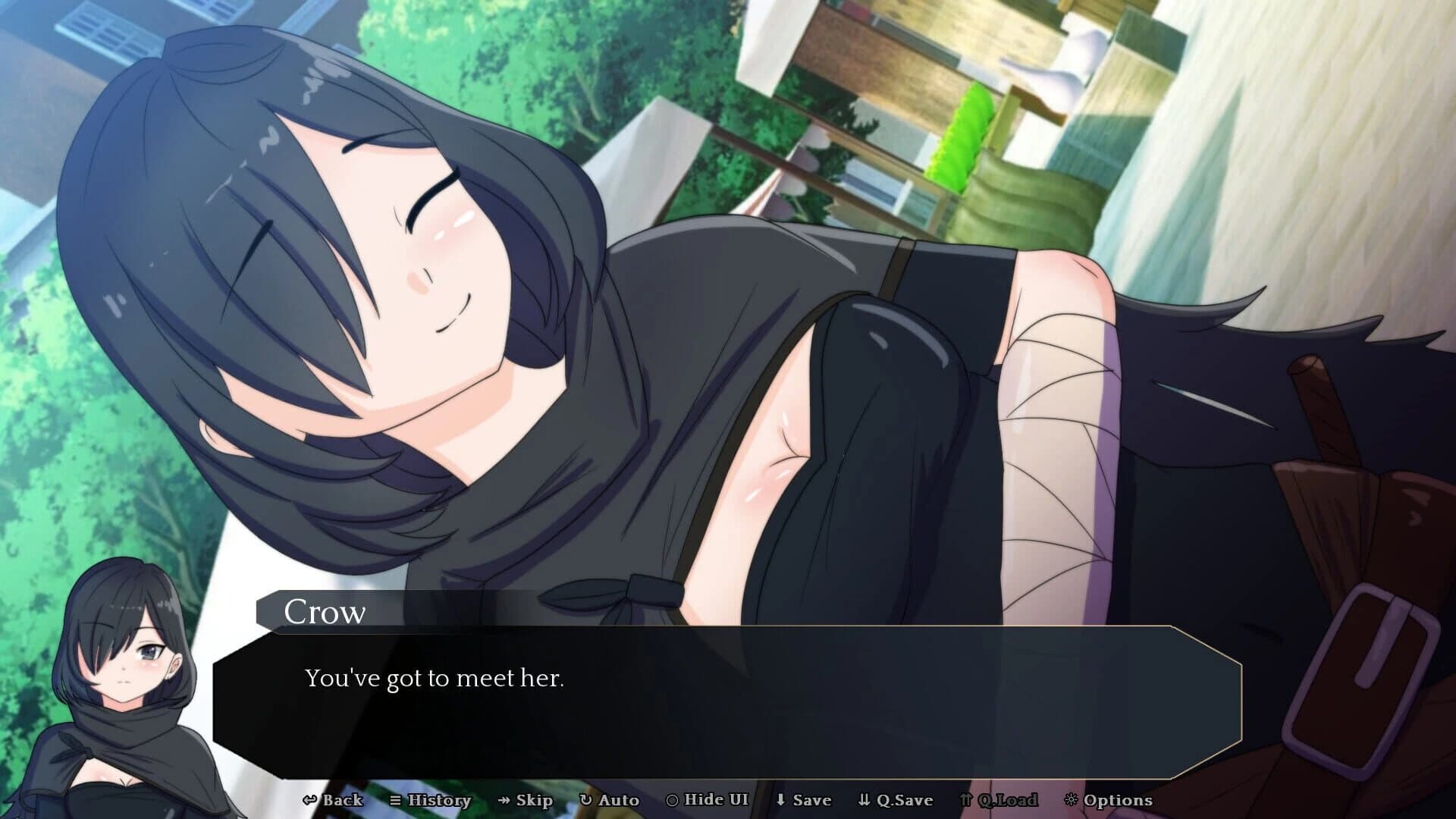Open the Options menu
1456x819 pixels.
tap(1110, 799)
